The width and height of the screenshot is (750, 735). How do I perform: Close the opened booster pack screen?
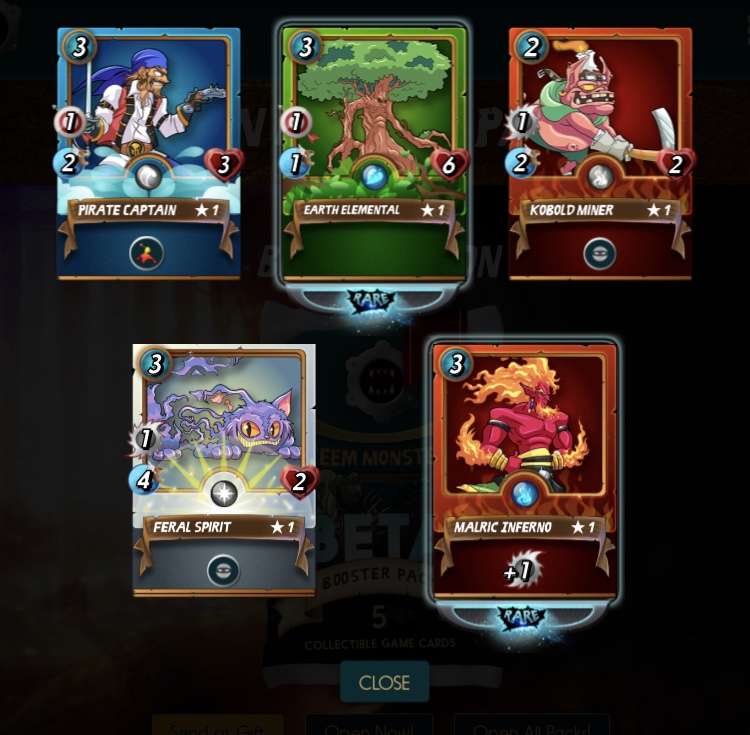(384, 682)
